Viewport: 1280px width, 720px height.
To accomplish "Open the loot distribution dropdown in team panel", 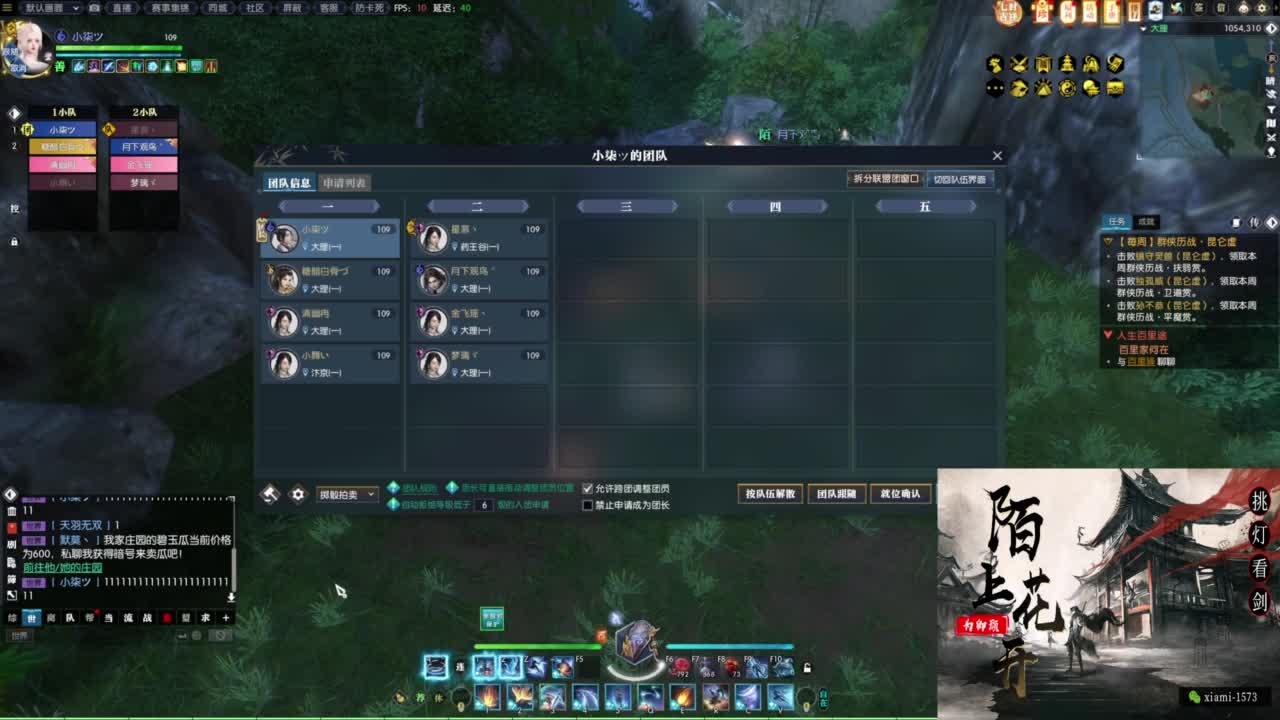I will click(347, 493).
